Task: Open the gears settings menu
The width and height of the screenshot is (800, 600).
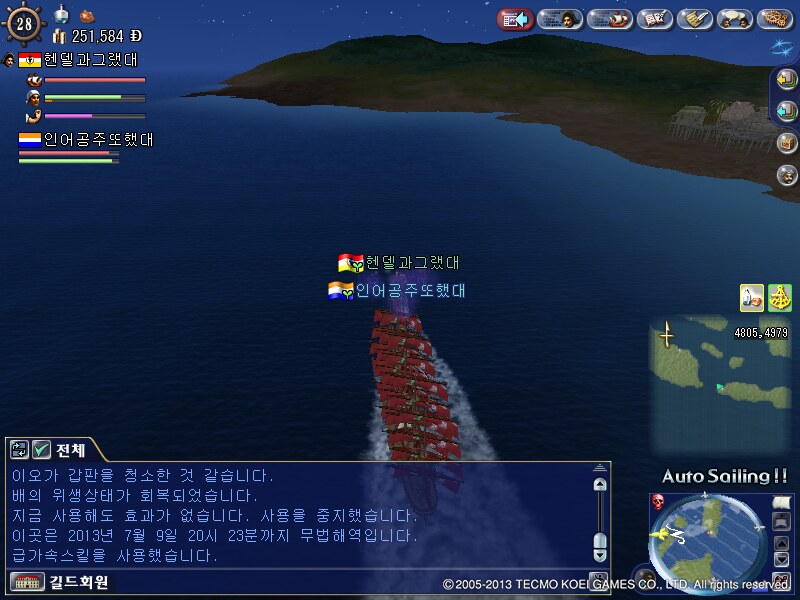Action: point(775,19)
